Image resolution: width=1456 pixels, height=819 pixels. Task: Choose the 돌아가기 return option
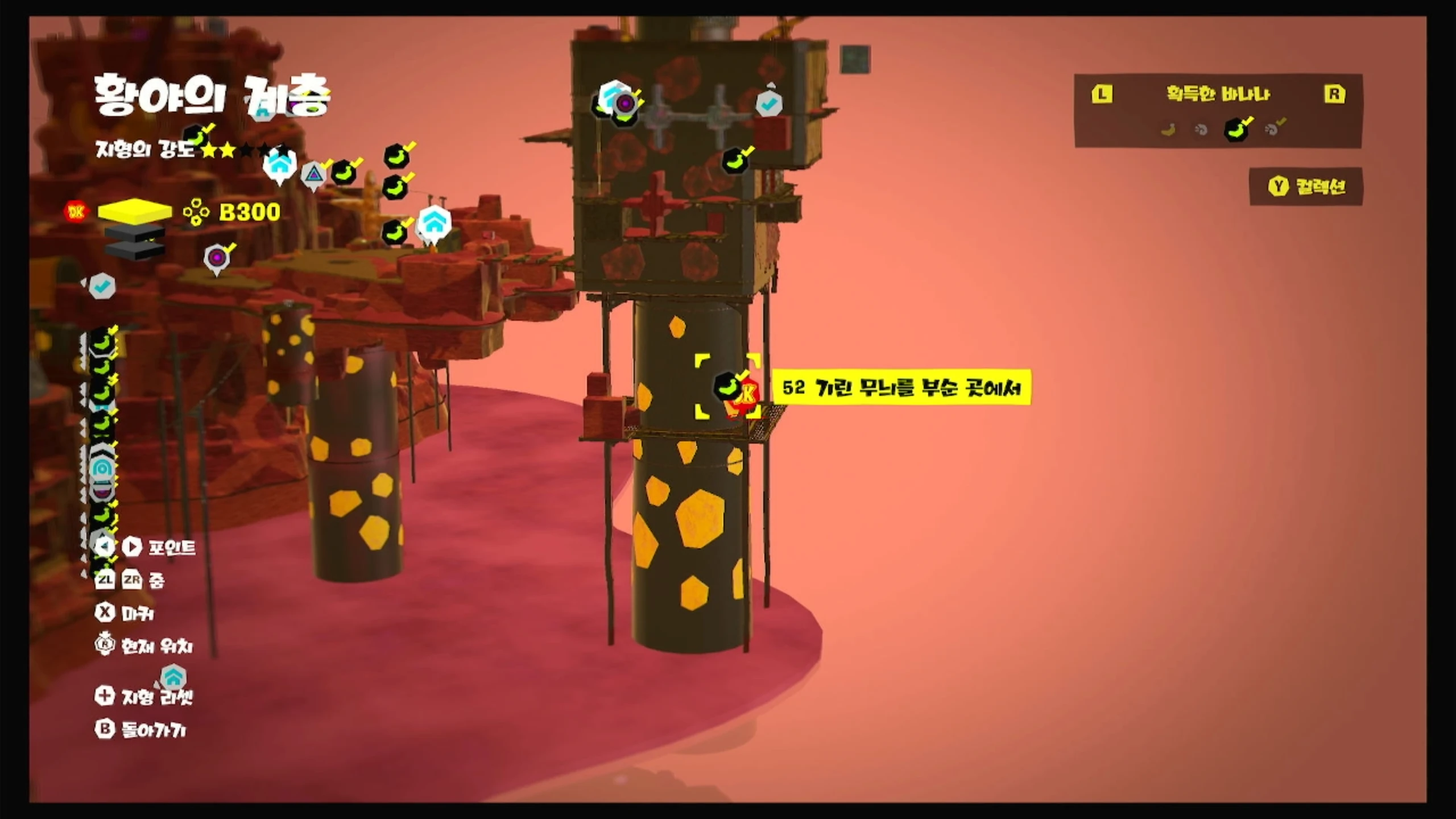point(140,730)
